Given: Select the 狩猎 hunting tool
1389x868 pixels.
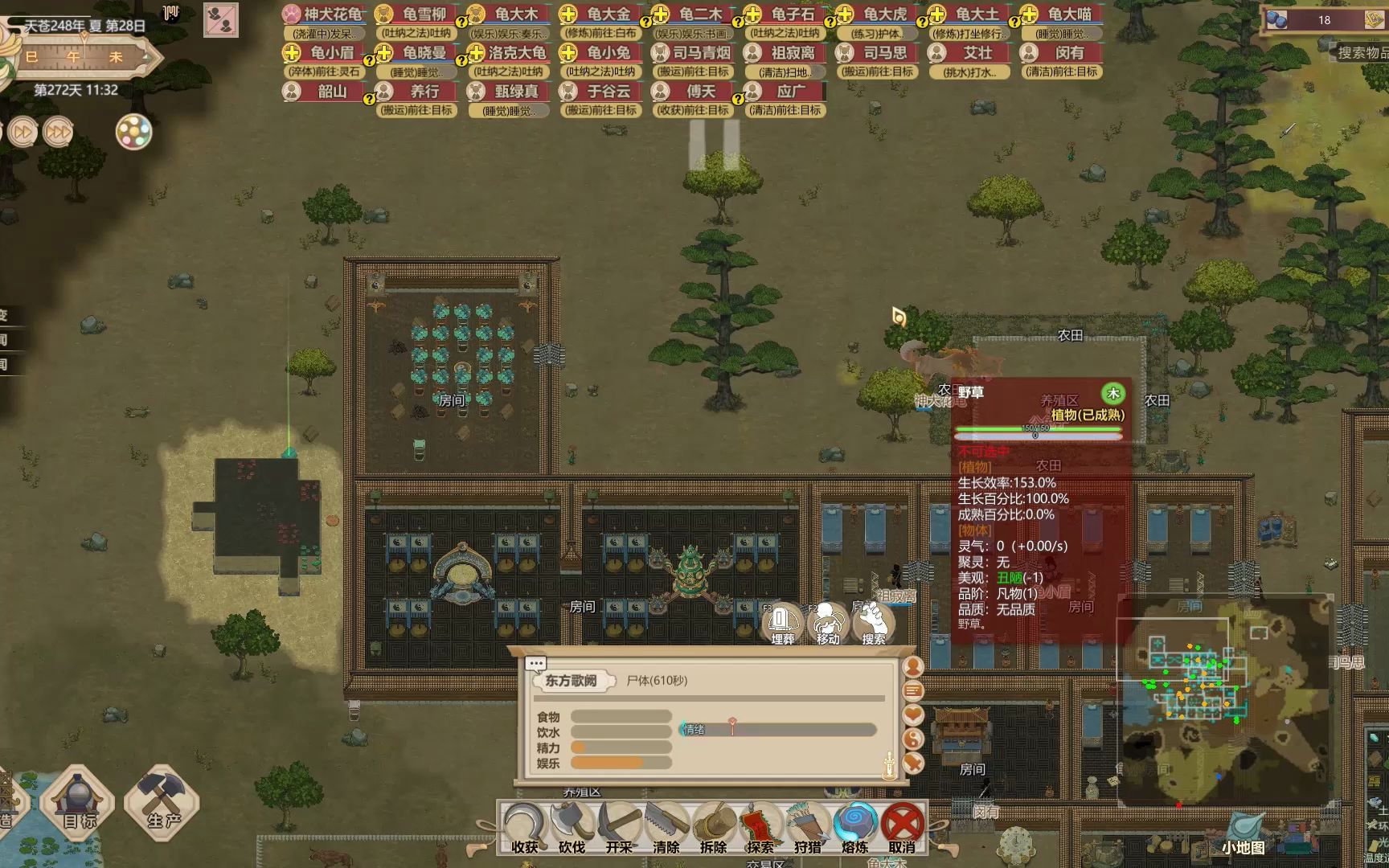Looking at the screenshot, I should click(808, 828).
